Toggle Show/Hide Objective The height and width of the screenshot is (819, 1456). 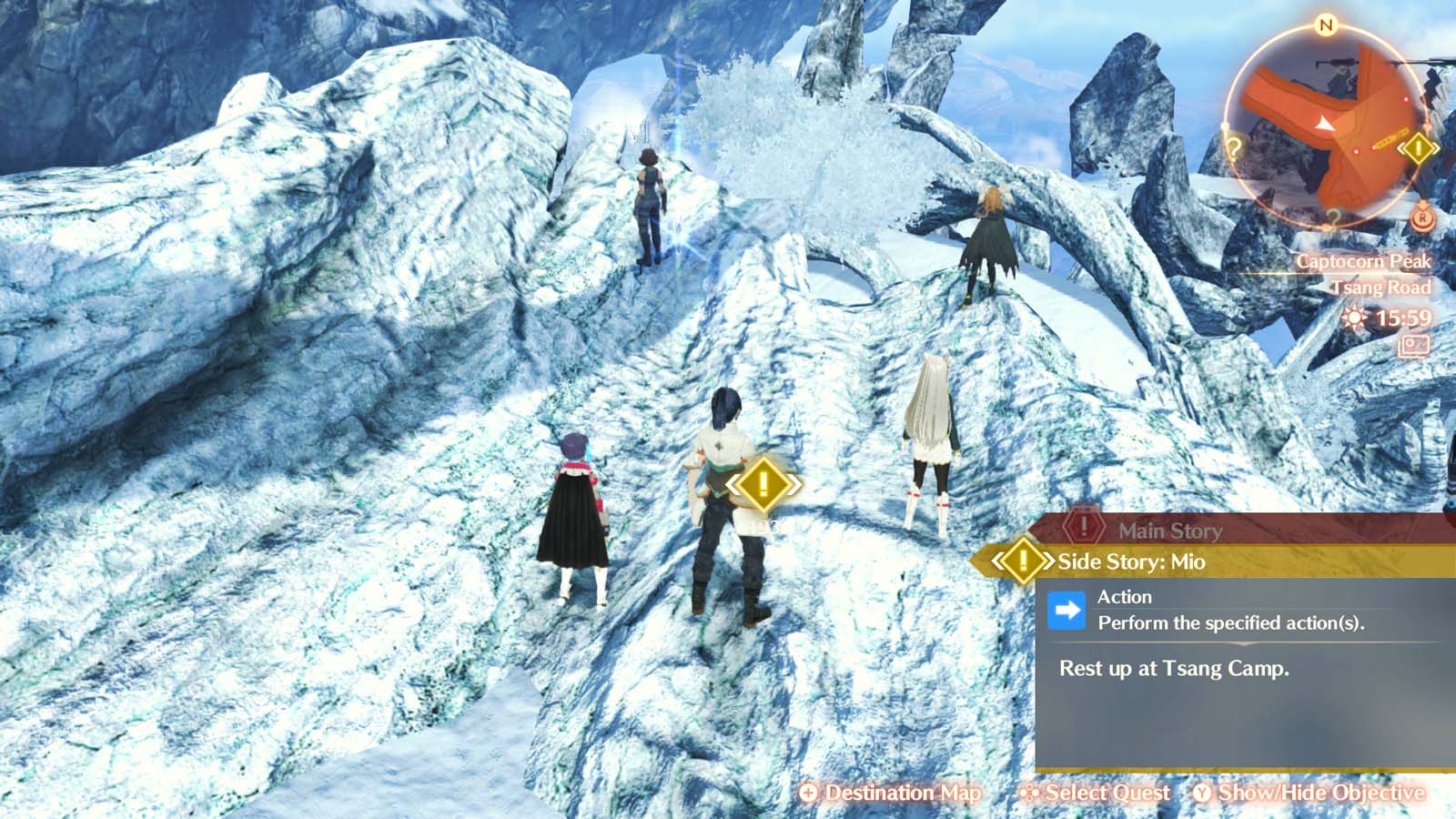(1309, 793)
